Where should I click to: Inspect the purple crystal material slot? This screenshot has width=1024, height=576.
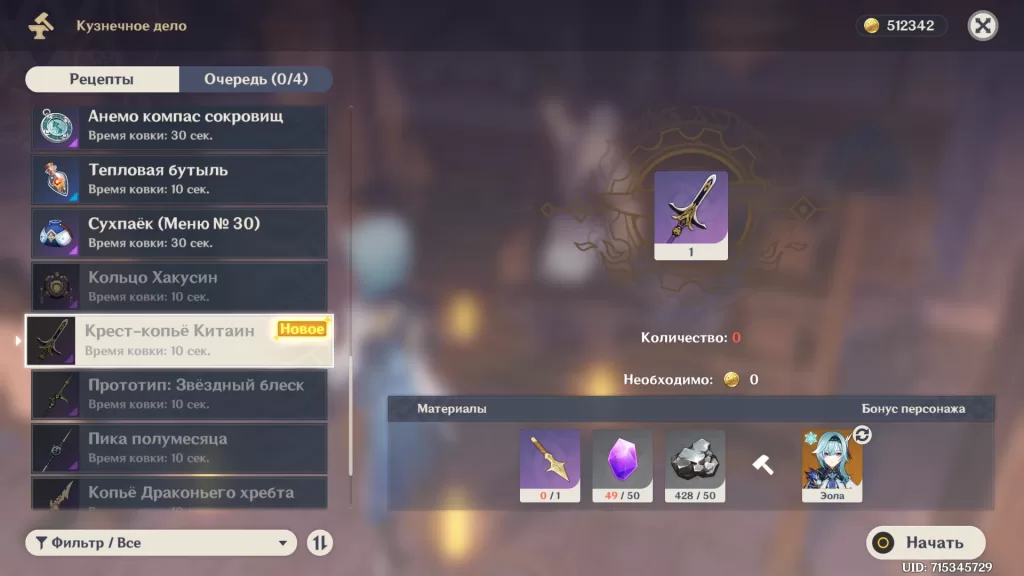pos(622,465)
